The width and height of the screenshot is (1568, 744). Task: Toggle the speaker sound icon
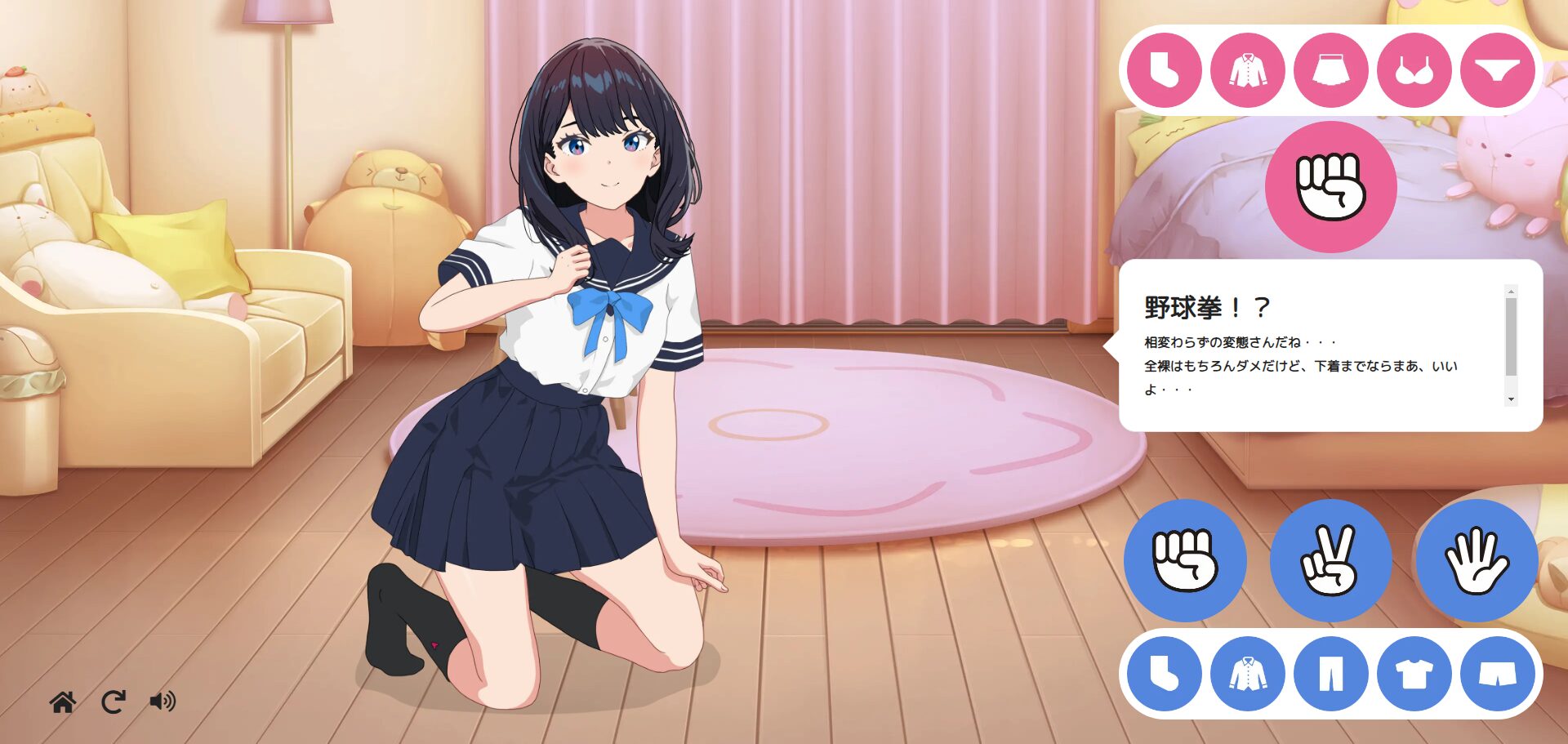pyautogui.click(x=163, y=702)
